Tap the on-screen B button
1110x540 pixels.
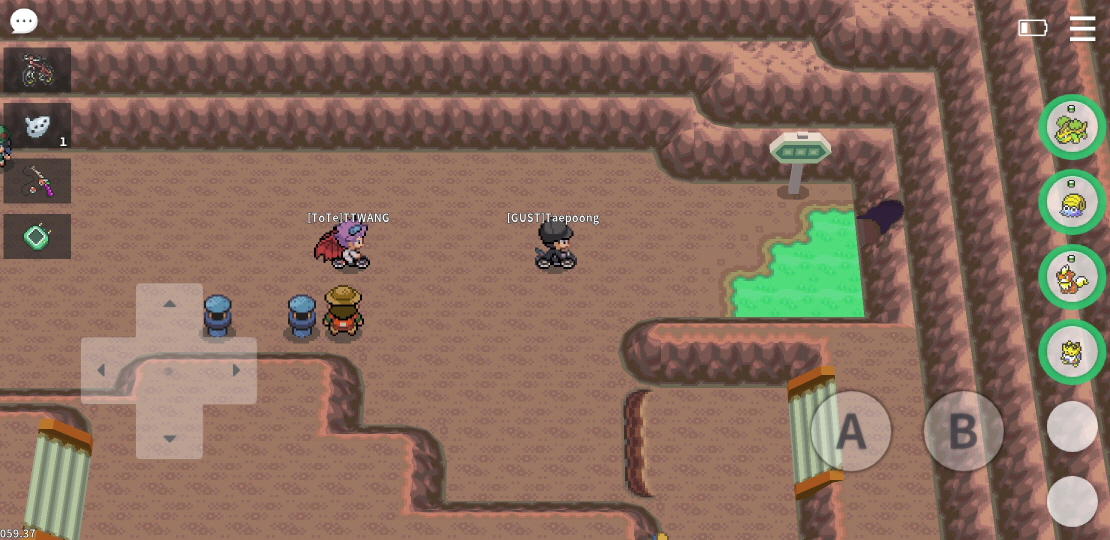tap(962, 431)
